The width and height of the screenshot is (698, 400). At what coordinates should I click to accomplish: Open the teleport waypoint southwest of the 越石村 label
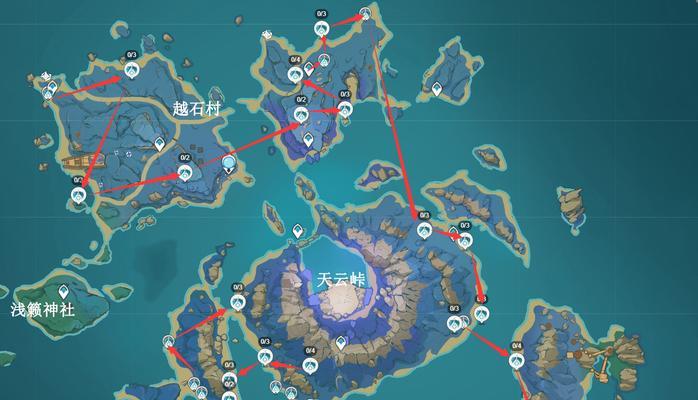click(x=158, y=146)
